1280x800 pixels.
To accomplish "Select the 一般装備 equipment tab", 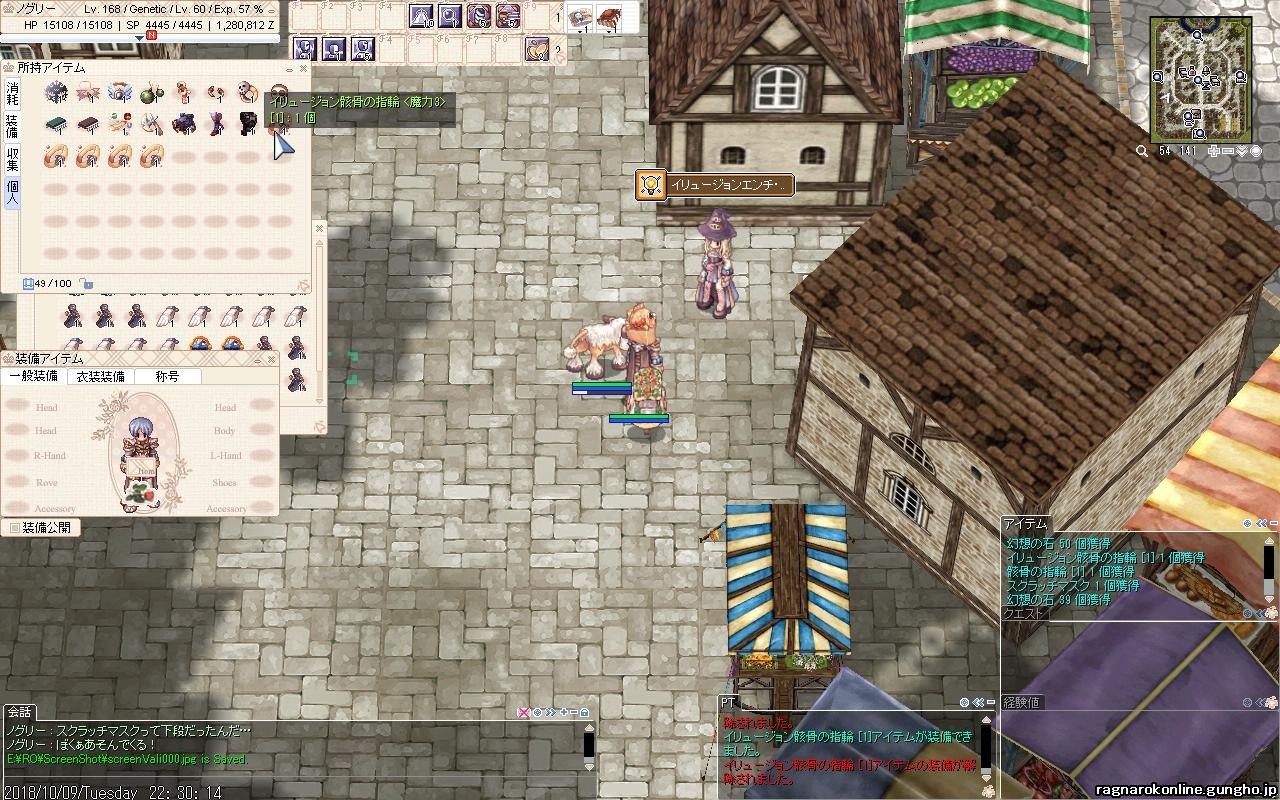I will coord(33,377).
